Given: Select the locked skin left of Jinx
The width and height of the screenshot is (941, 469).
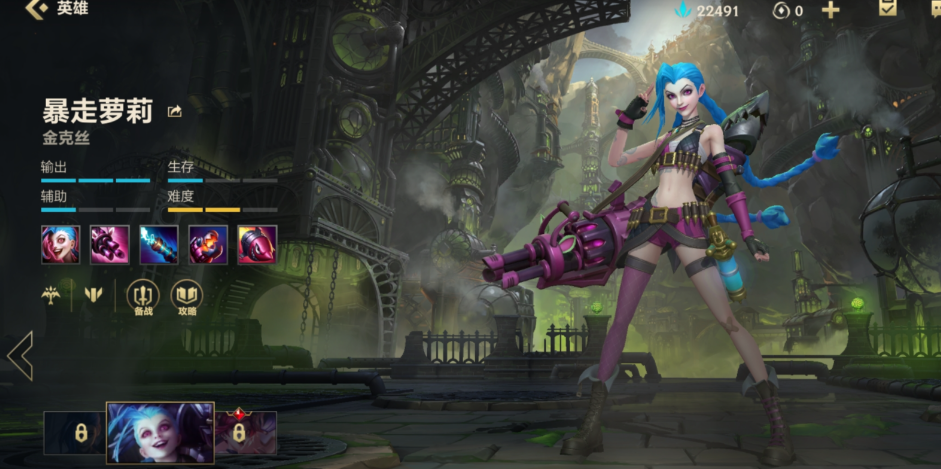Looking at the screenshot, I should [x=75, y=433].
